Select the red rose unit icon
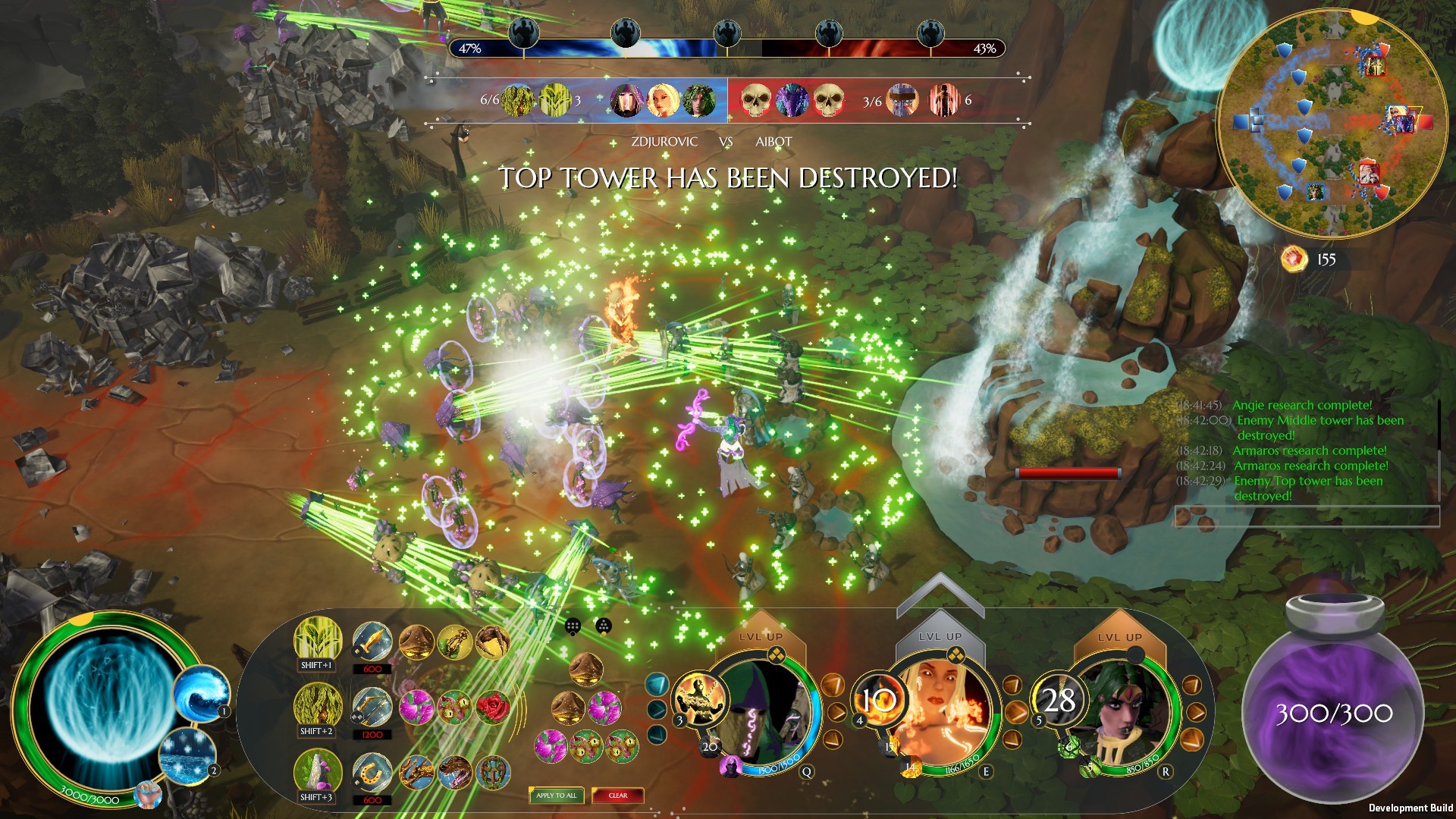Screen dimensions: 1456x819 click(494, 708)
